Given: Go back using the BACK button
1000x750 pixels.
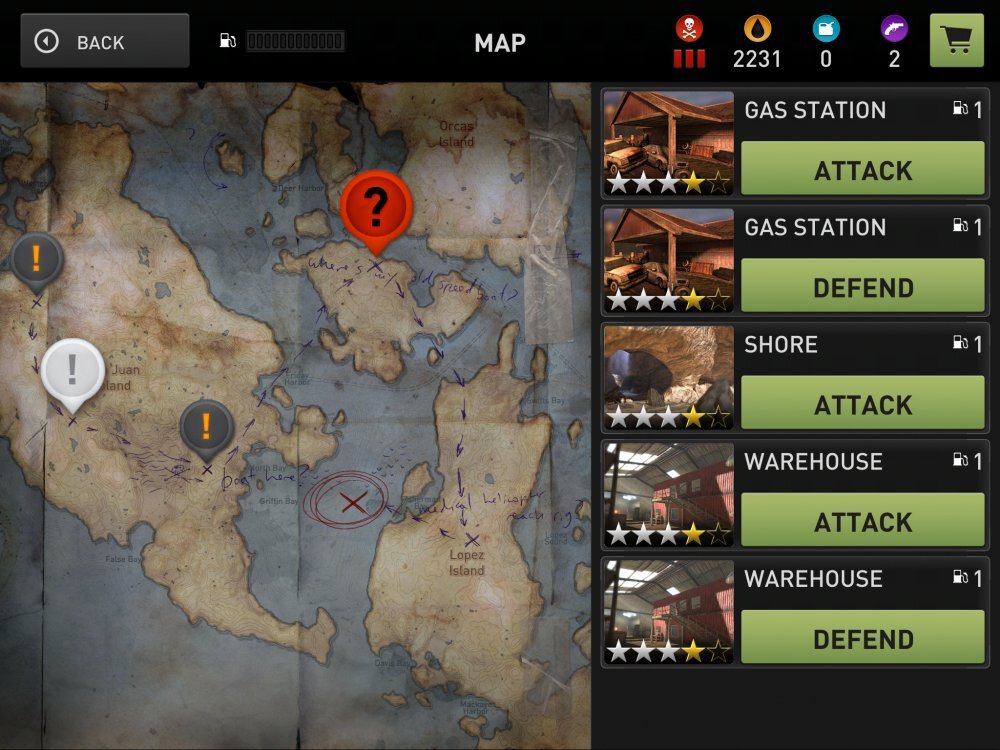Looking at the screenshot, I should (x=104, y=41).
